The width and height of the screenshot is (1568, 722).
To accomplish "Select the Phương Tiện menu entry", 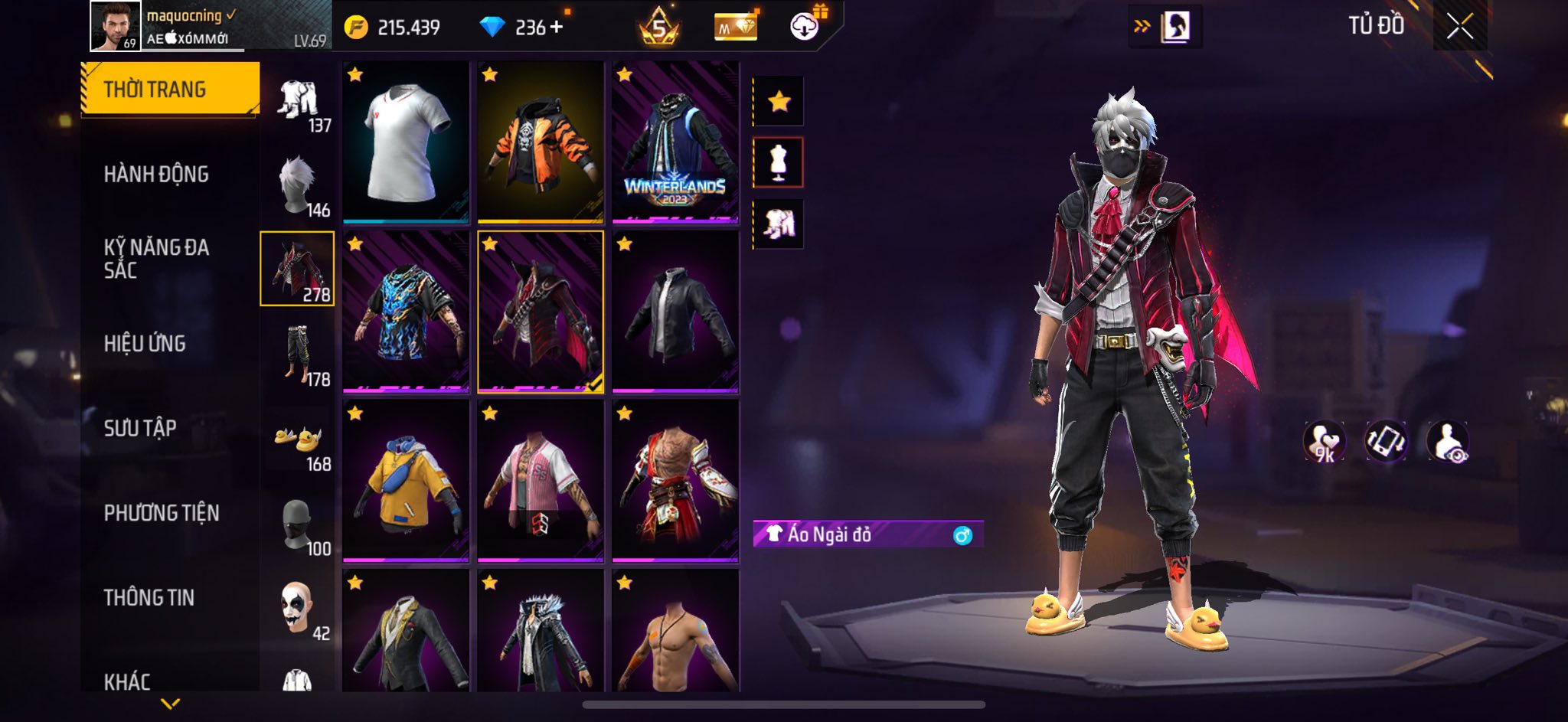I will coord(162,513).
